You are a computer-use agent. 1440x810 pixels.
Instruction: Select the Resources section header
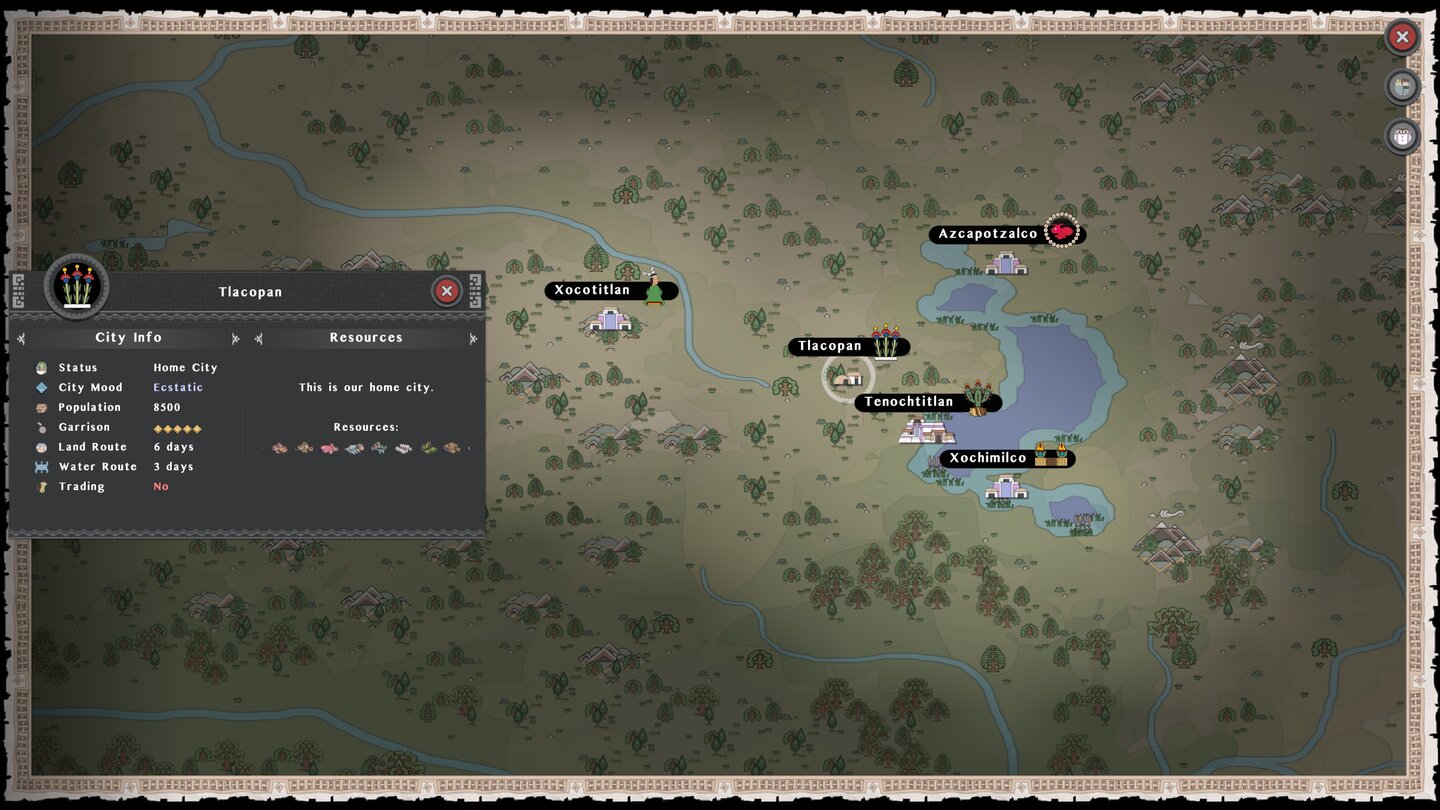click(x=366, y=337)
